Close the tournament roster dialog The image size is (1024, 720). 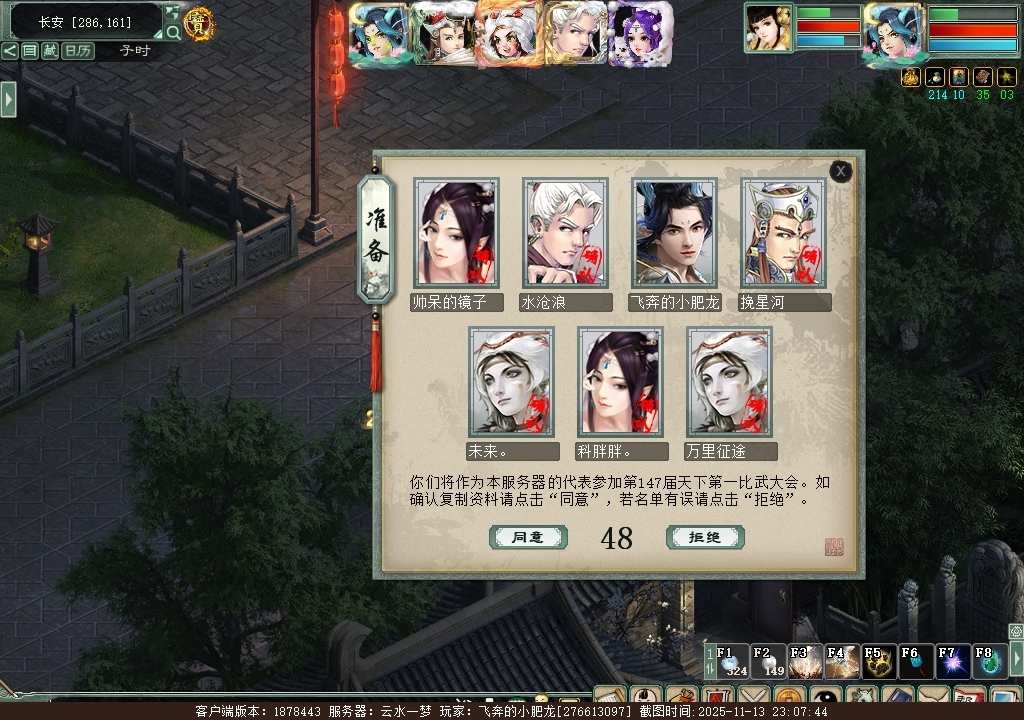(x=841, y=172)
